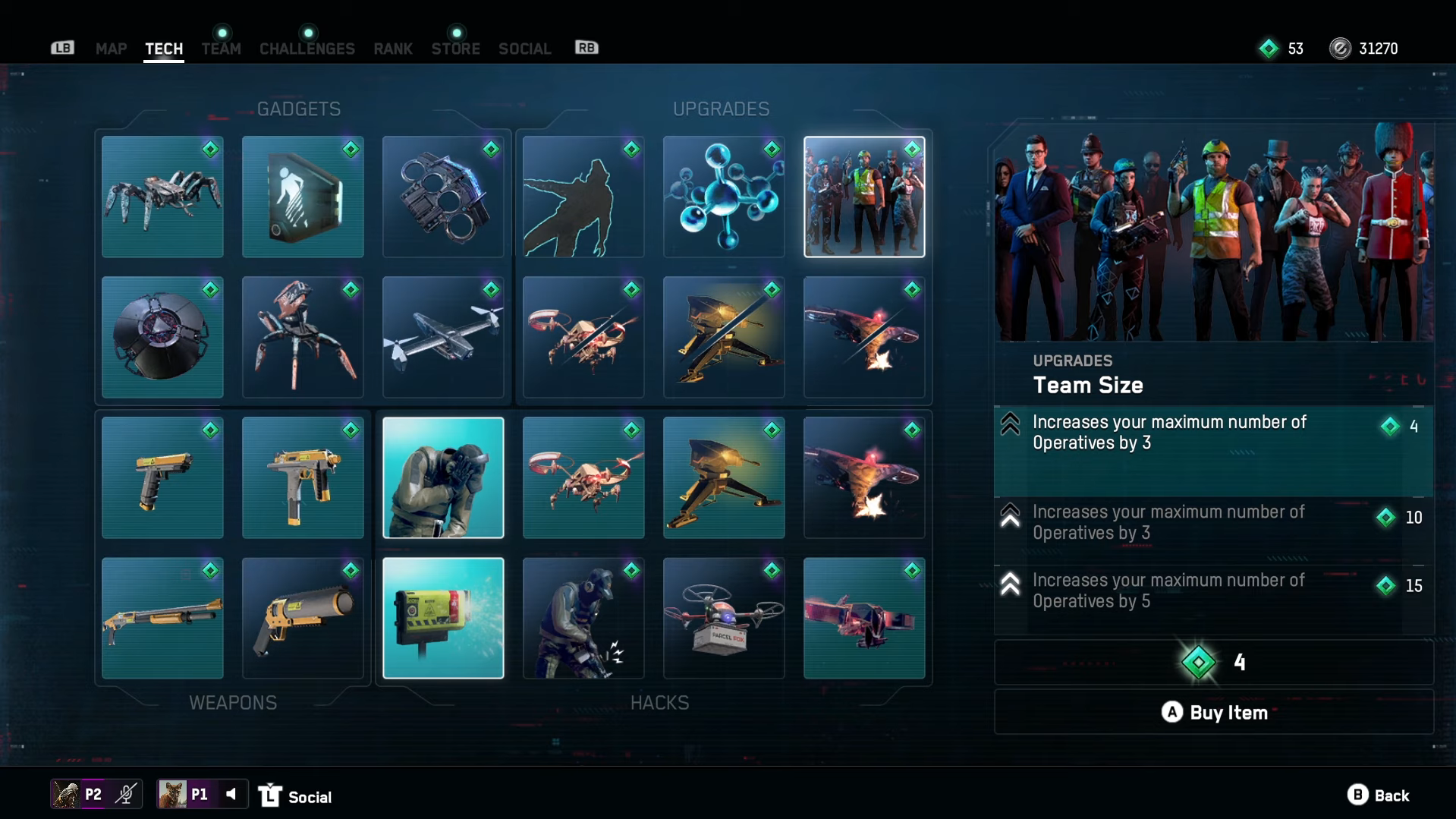The height and width of the screenshot is (819, 1456).
Task: Go to the CHALLENGES tab
Action: [307, 49]
